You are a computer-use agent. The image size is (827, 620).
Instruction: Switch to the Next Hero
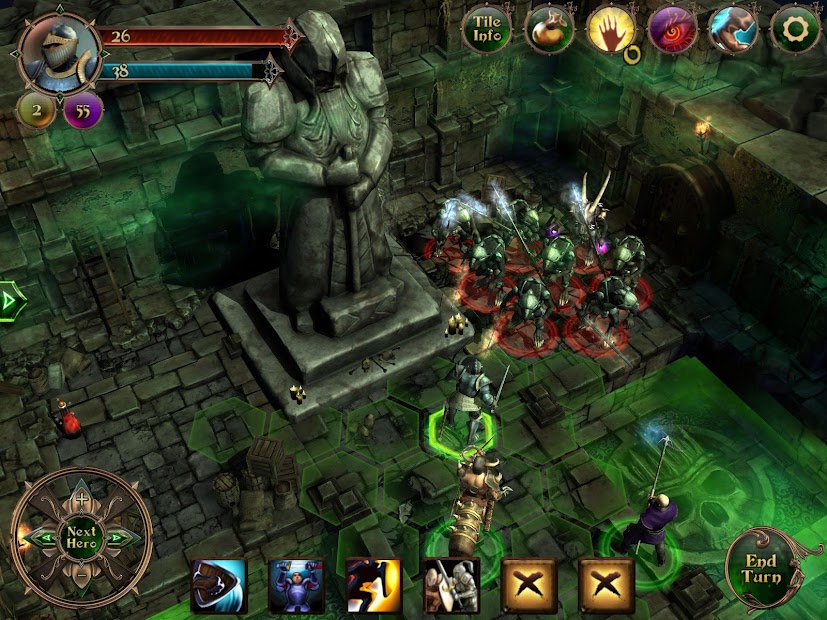click(81, 538)
